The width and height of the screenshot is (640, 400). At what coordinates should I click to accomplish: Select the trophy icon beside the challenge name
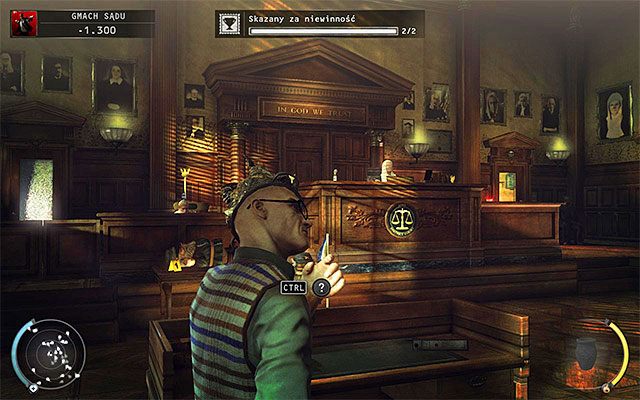coord(230,24)
